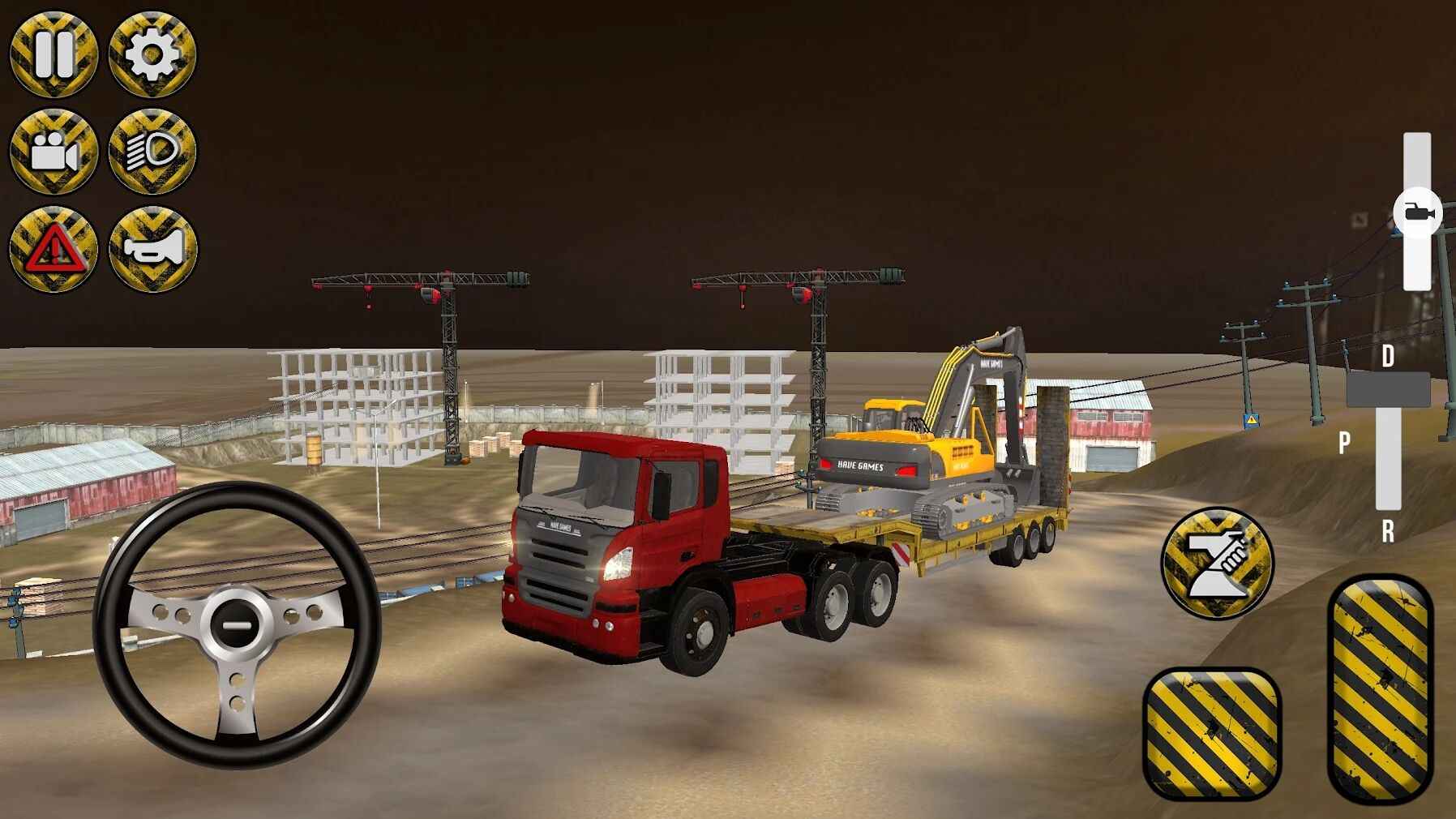Select the video camera recording icon

(53, 152)
